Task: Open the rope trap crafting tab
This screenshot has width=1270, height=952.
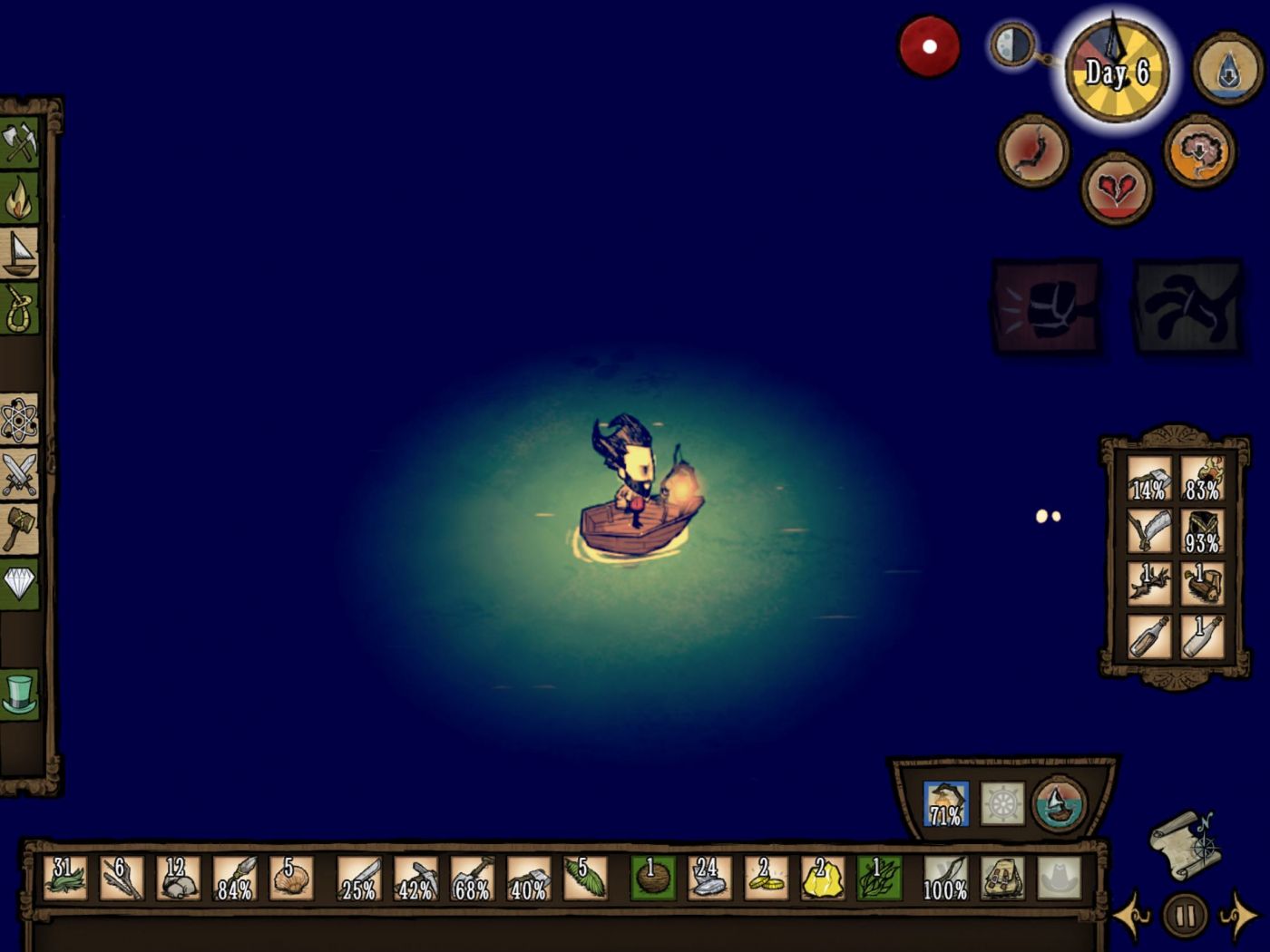Action: click(19, 308)
